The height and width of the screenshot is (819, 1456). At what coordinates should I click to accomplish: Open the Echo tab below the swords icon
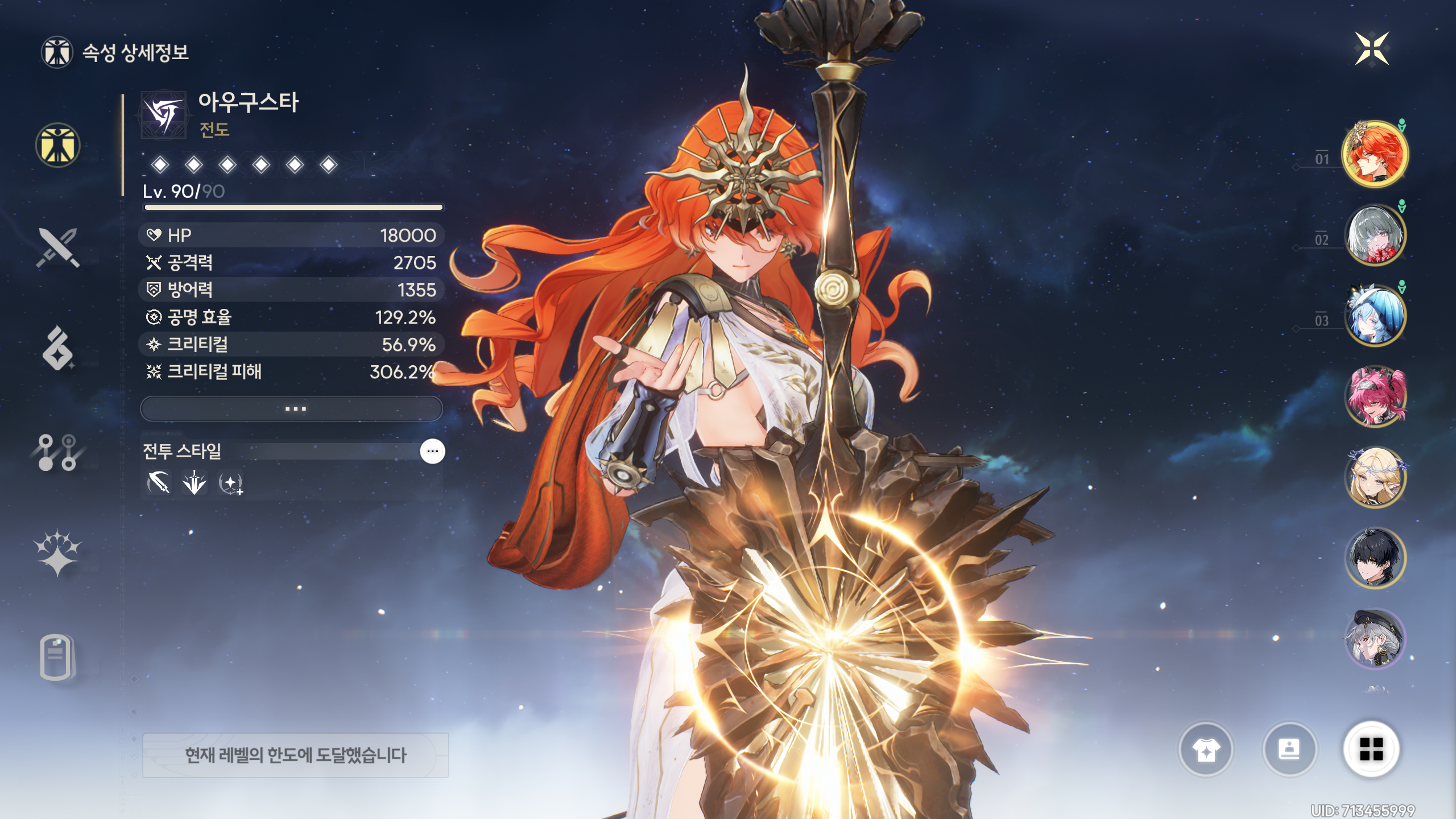click(57, 348)
